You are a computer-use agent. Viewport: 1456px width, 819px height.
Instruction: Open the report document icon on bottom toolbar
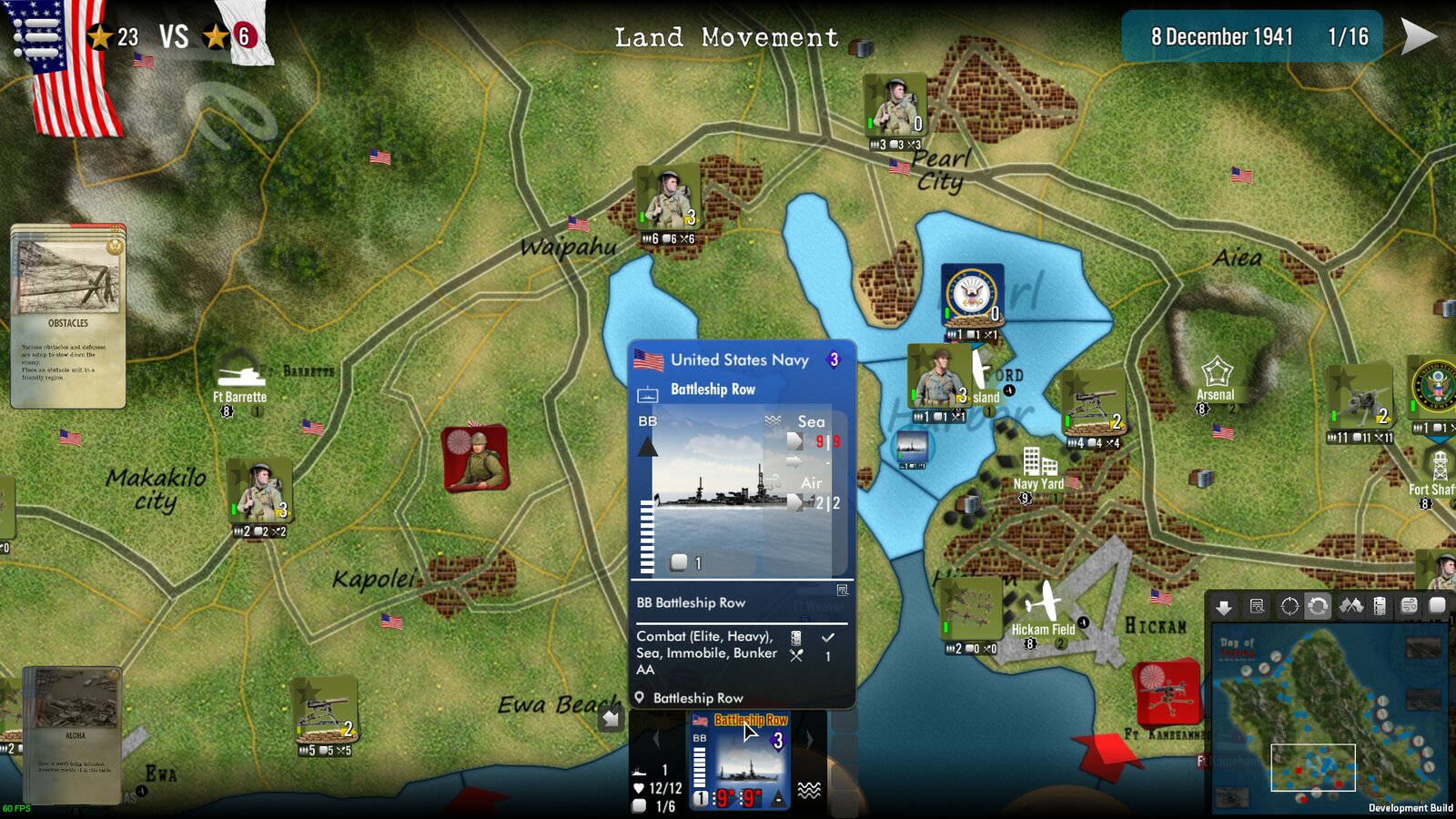(x=1257, y=606)
